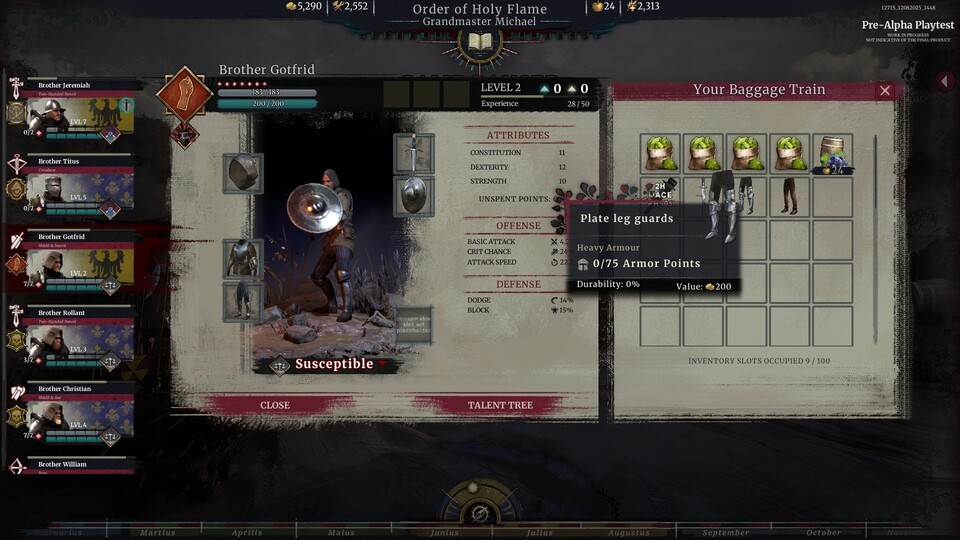Click the equipped body armour slot
Viewport: 960px width, 540px height.
click(x=243, y=258)
